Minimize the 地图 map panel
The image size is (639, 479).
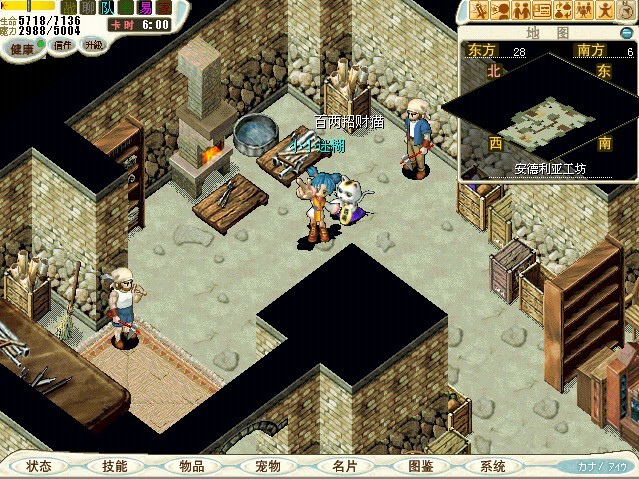click(x=627, y=32)
